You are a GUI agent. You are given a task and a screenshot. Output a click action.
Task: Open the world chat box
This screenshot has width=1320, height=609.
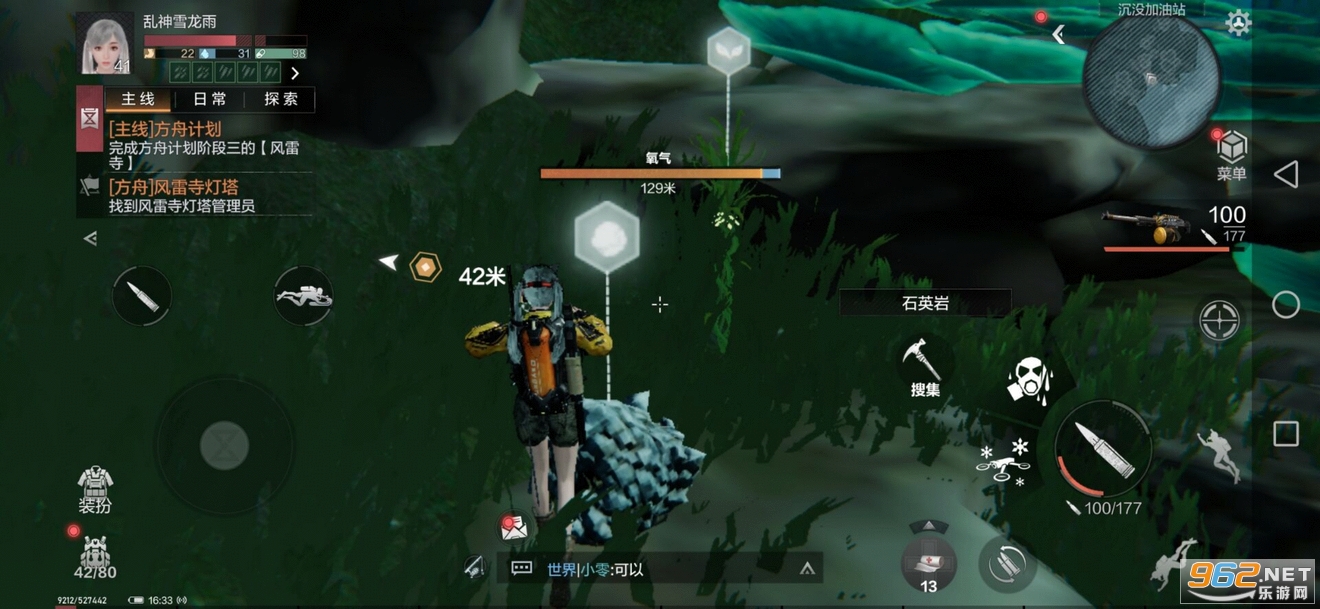click(660, 569)
